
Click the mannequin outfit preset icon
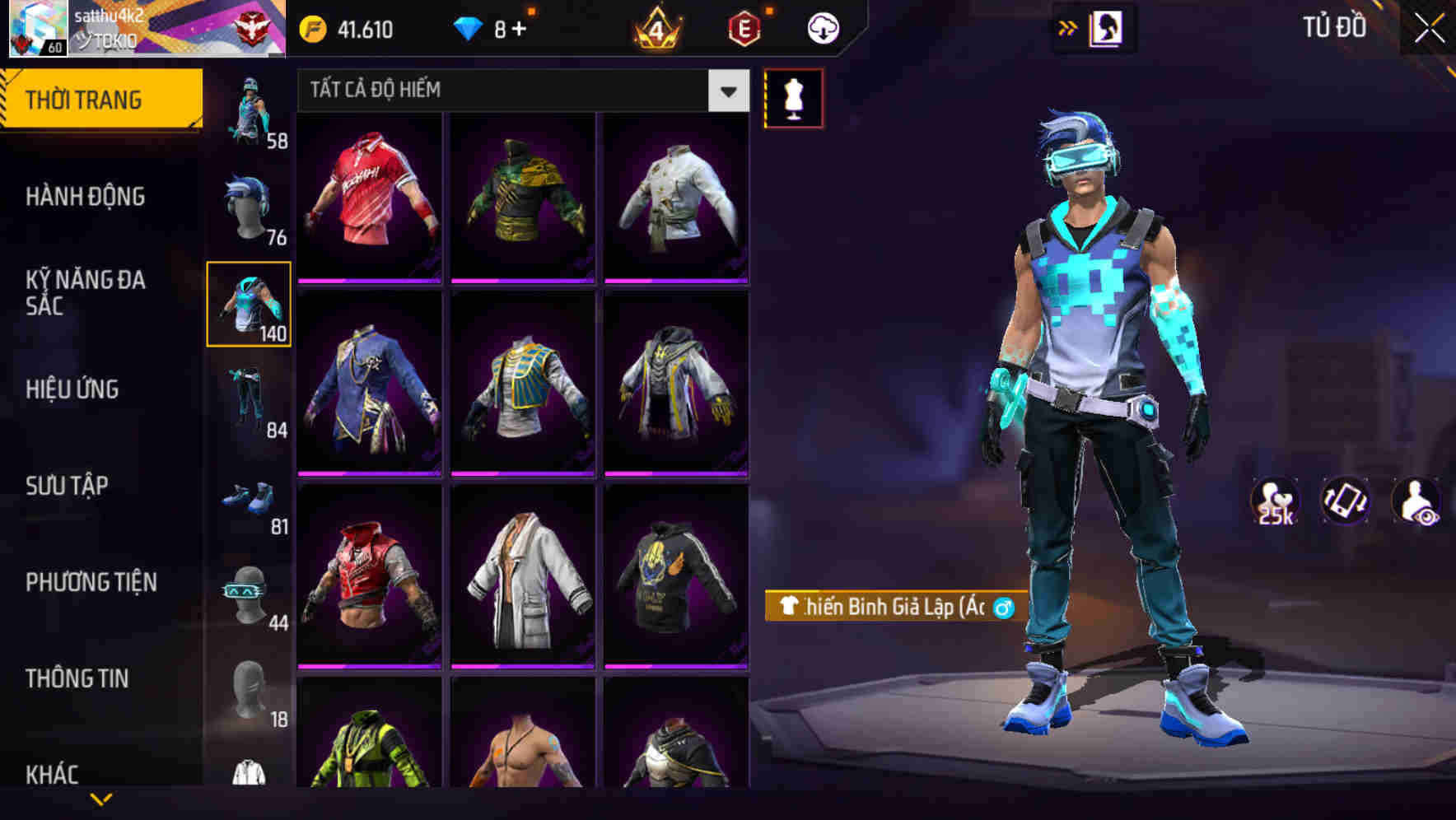coord(794,97)
